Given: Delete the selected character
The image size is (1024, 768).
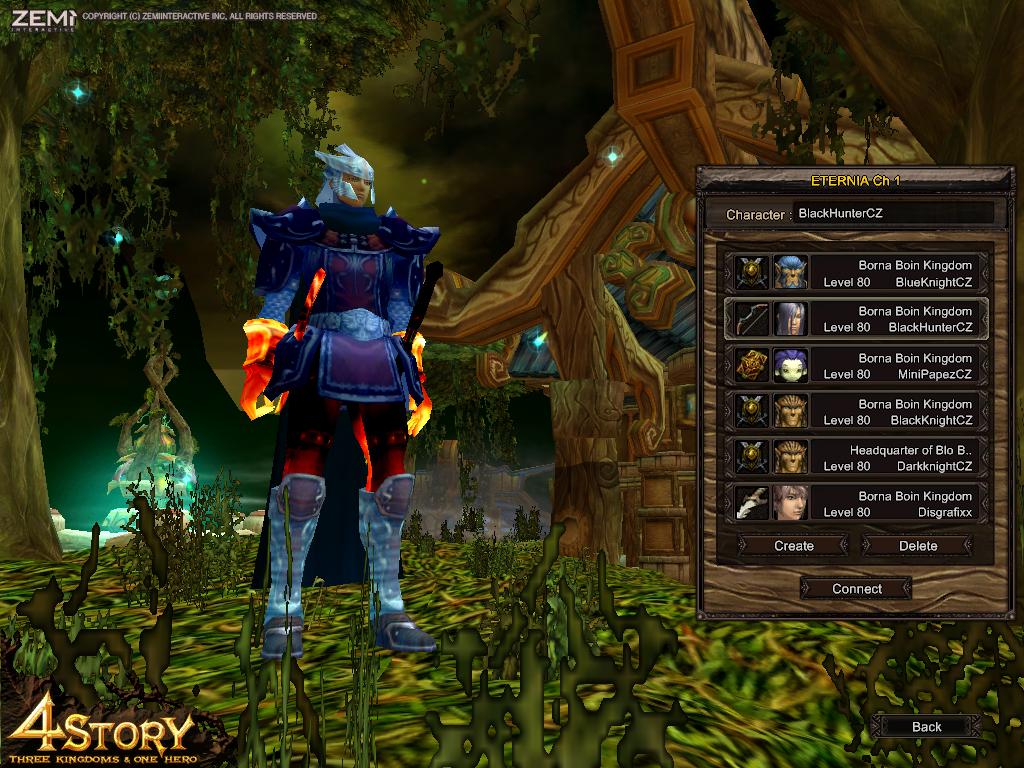Looking at the screenshot, I should coord(918,546).
